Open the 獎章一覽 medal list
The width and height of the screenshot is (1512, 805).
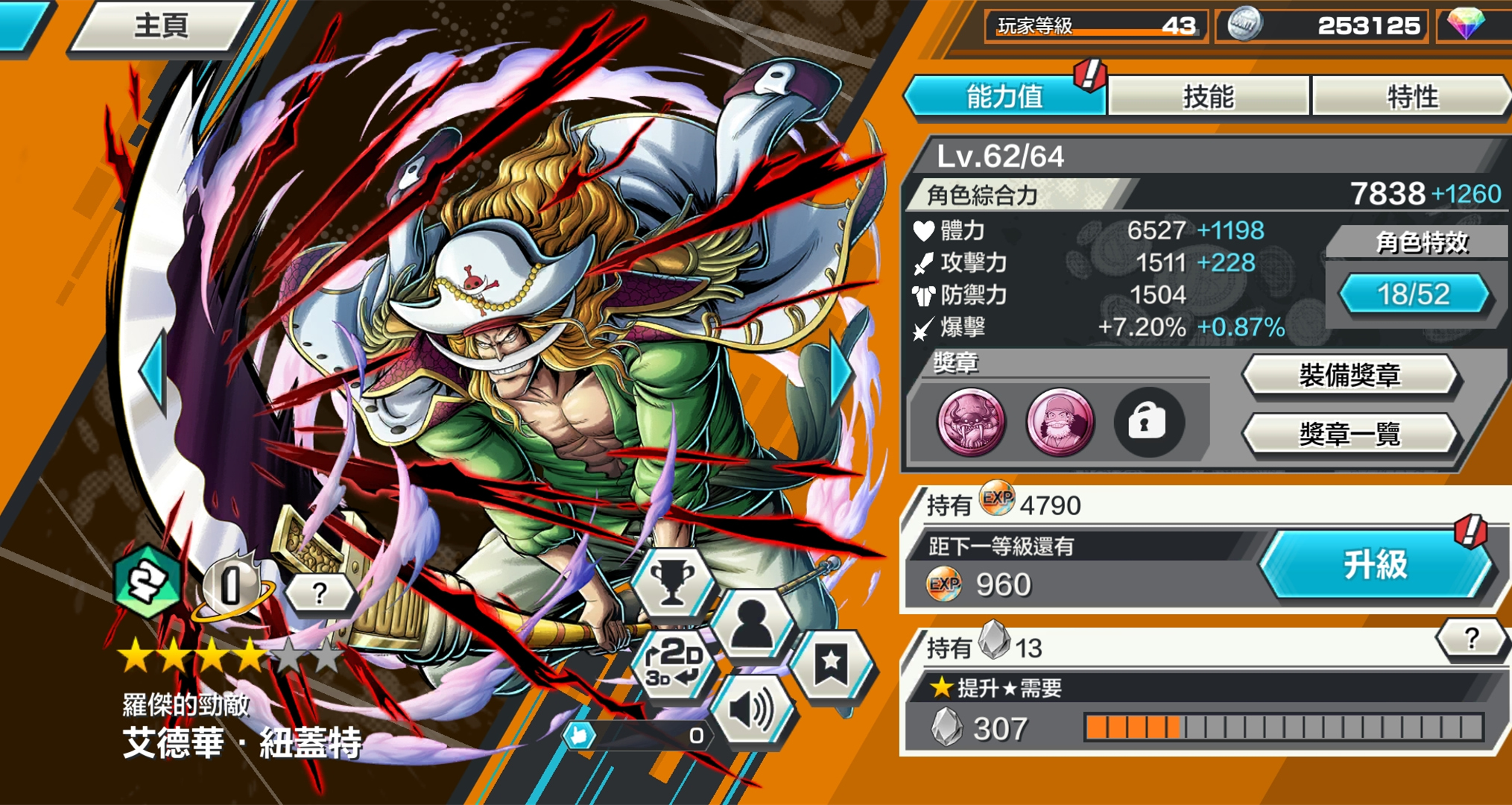click(x=1350, y=433)
